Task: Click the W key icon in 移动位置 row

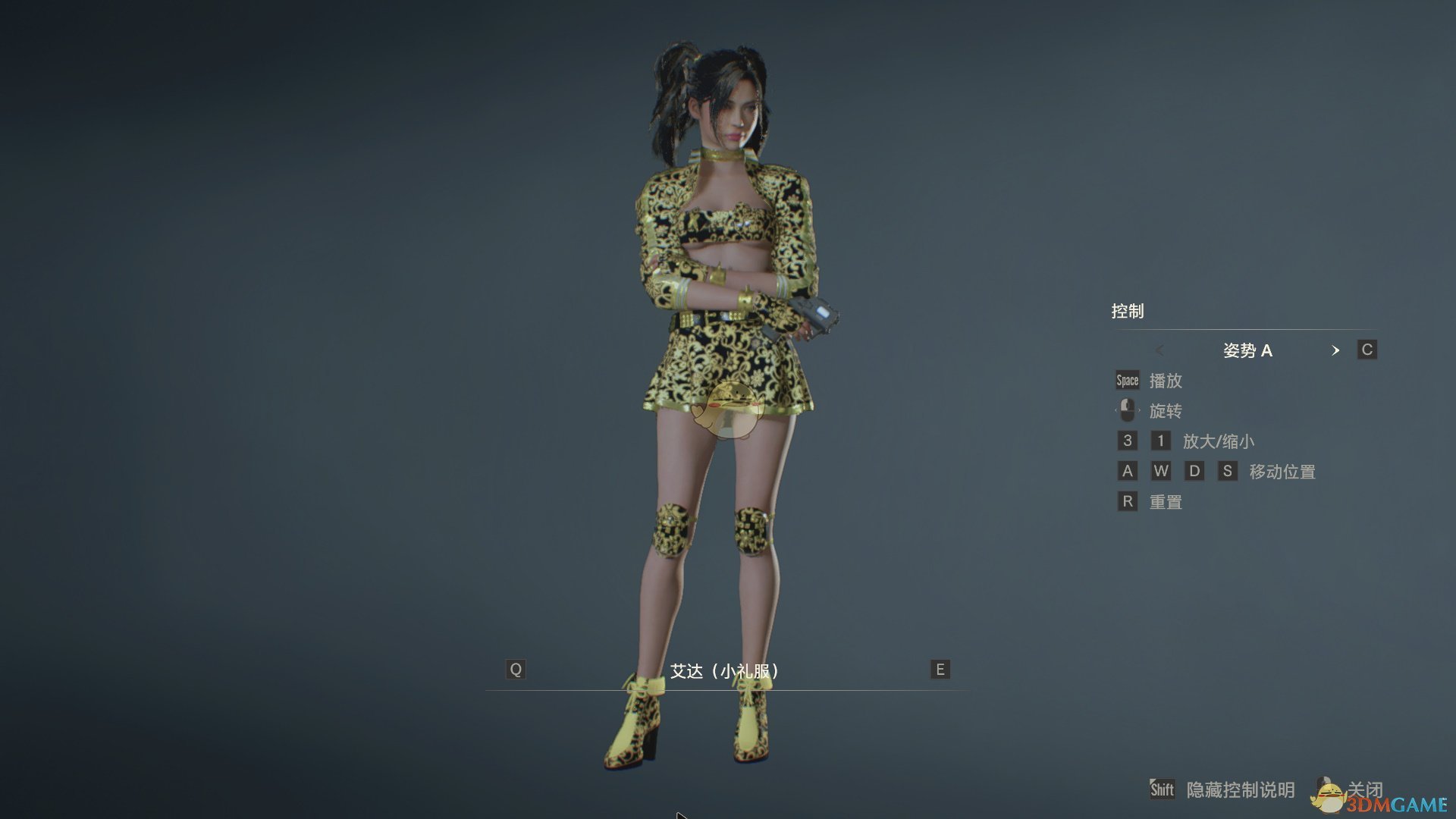Action: tap(1161, 471)
